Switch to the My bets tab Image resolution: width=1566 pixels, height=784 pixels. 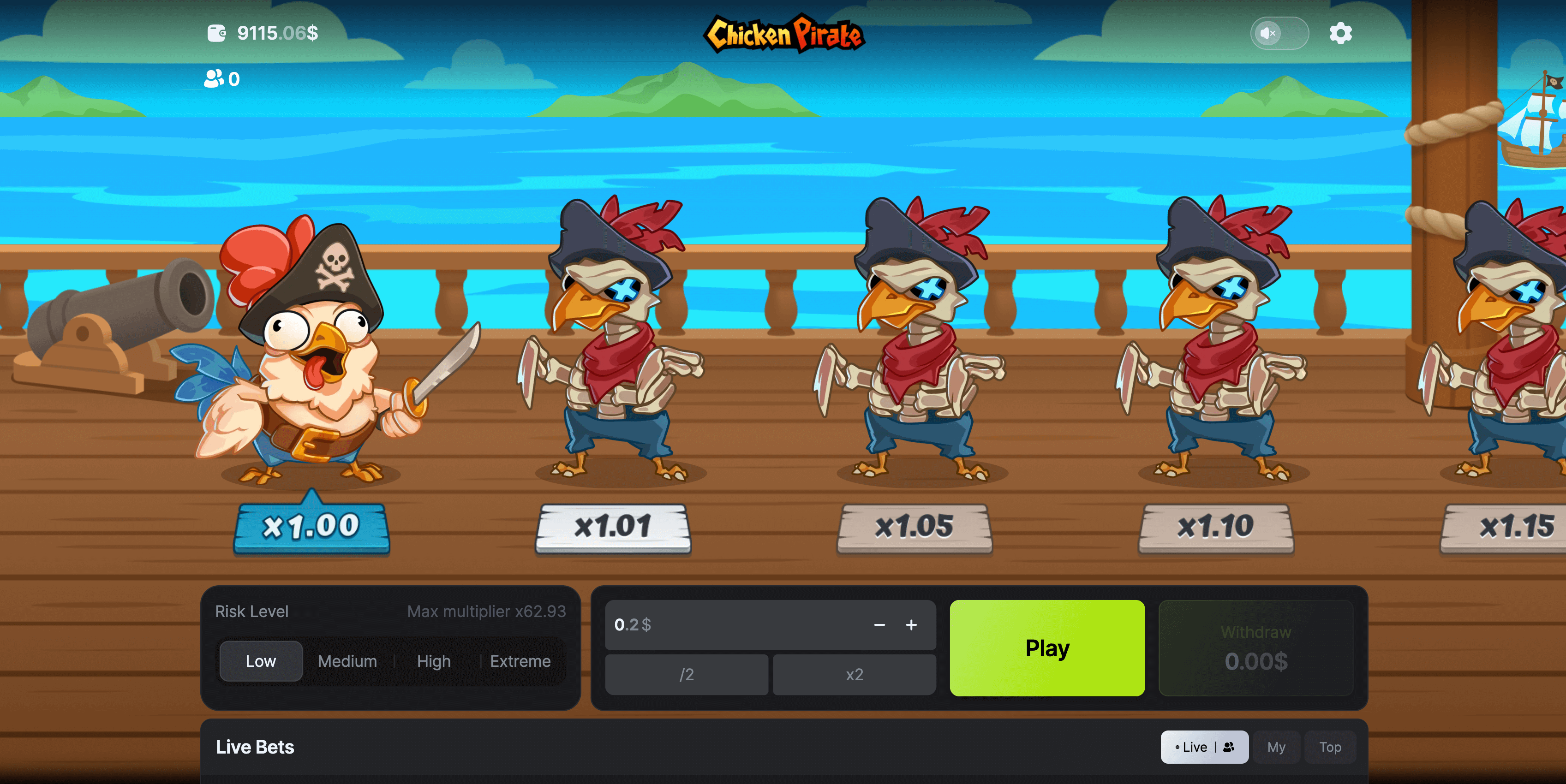[x=1277, y=747]
